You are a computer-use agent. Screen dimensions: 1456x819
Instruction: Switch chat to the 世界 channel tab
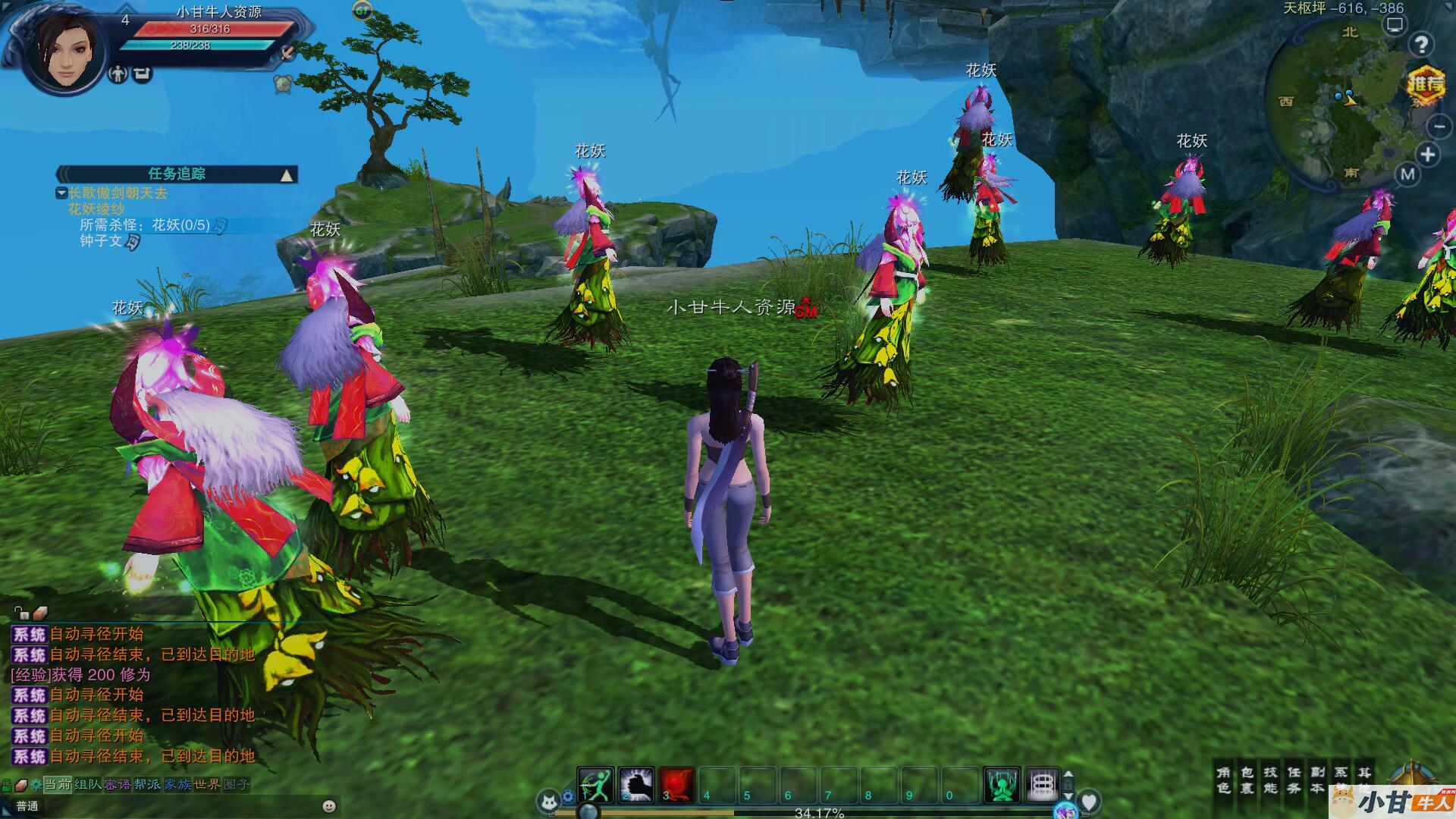pyautogui.click(x=206, y=784)
